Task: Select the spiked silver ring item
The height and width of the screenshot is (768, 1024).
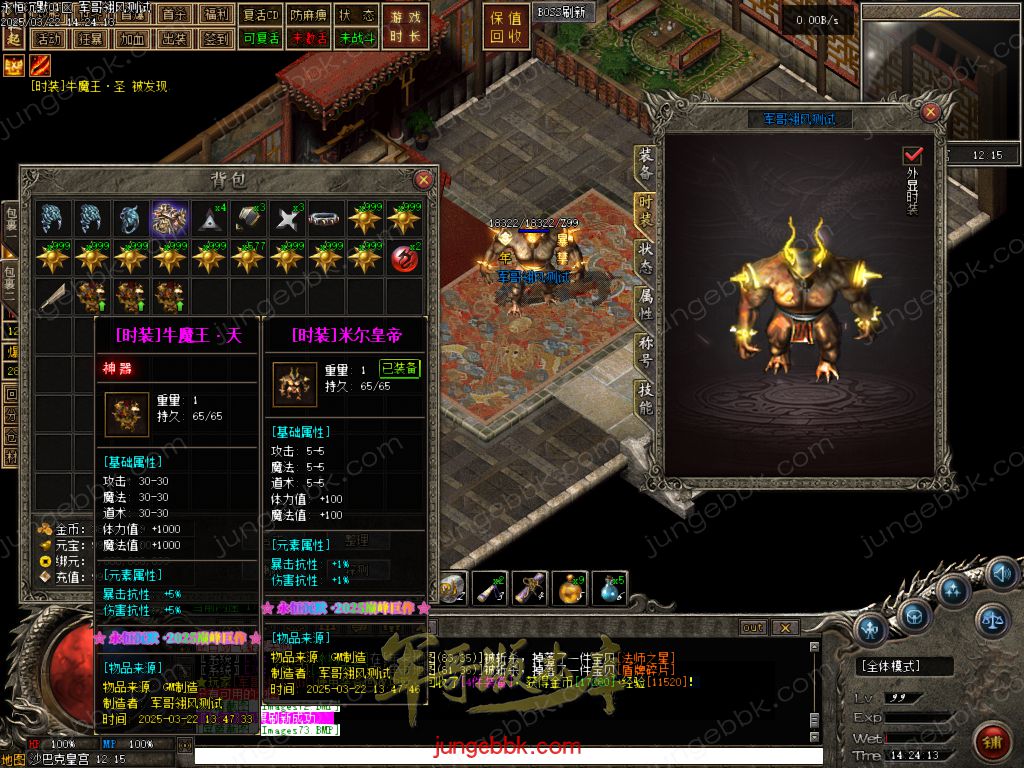Action: tap(326, 218)
